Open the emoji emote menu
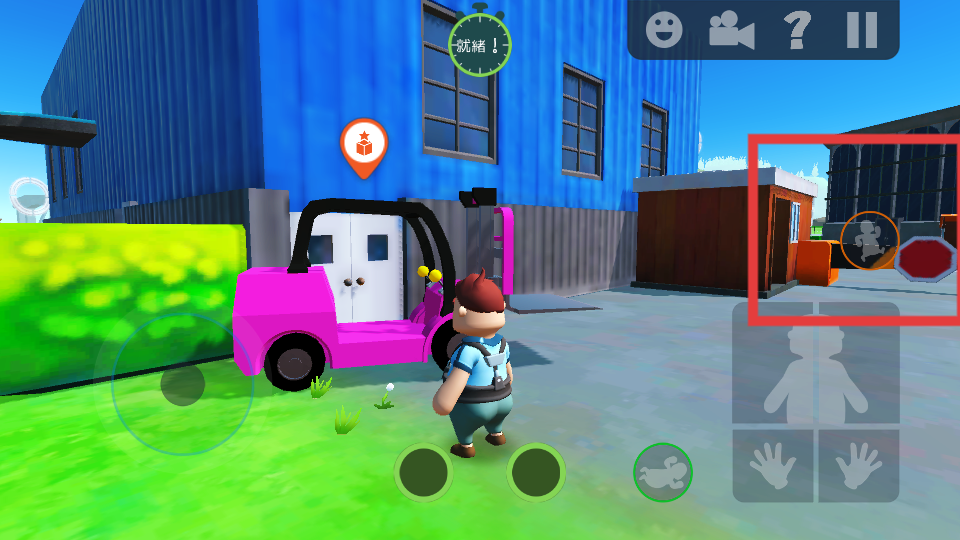Viewport: 960px width, 540px height. (663, 30)
